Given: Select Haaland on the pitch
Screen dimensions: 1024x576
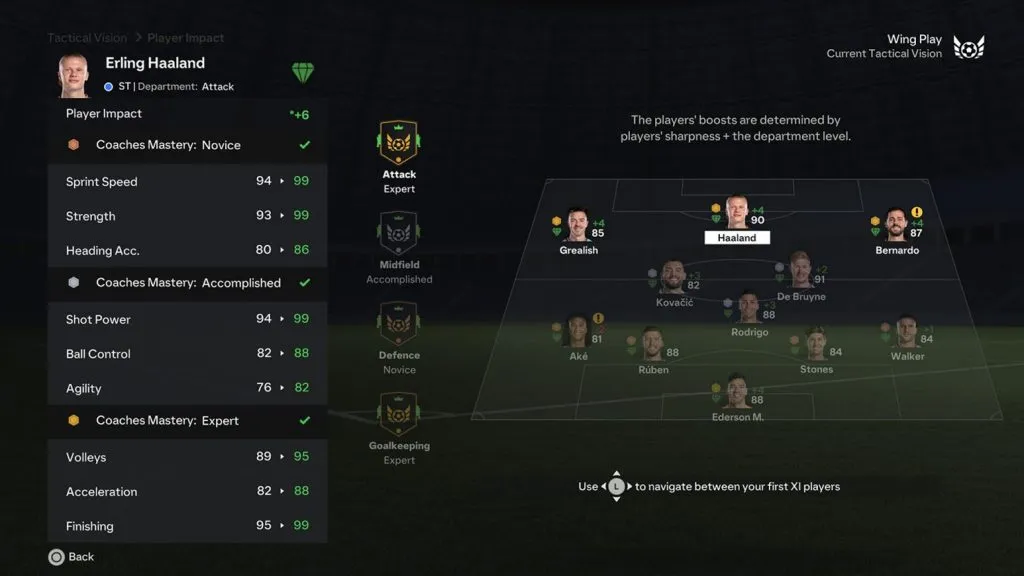Looking at the screenshot, I should (737, 213).
